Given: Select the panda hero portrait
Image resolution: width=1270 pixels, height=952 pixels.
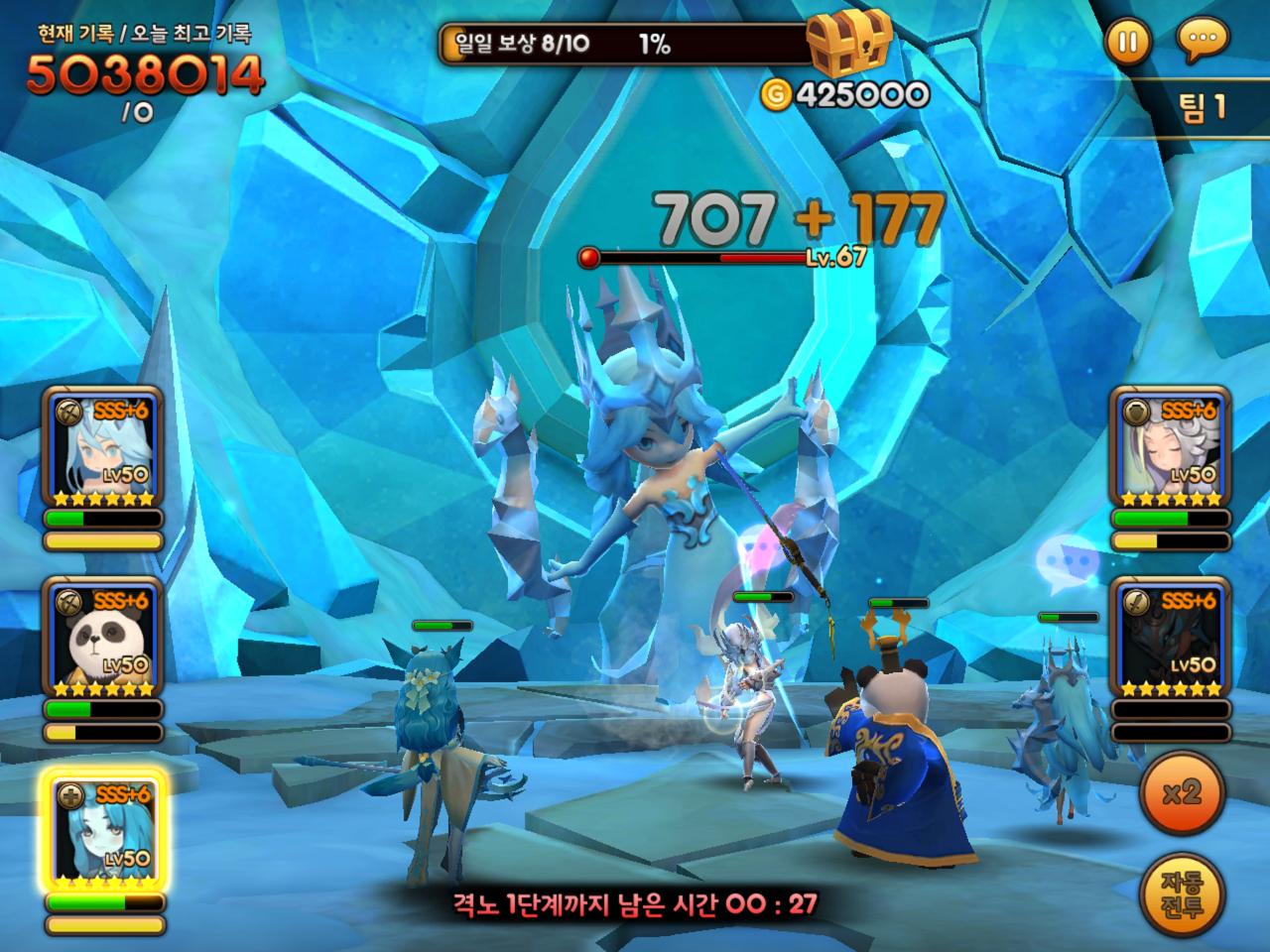Looking at the screenshot, I should pyautogui.click(x=103, y=640).
